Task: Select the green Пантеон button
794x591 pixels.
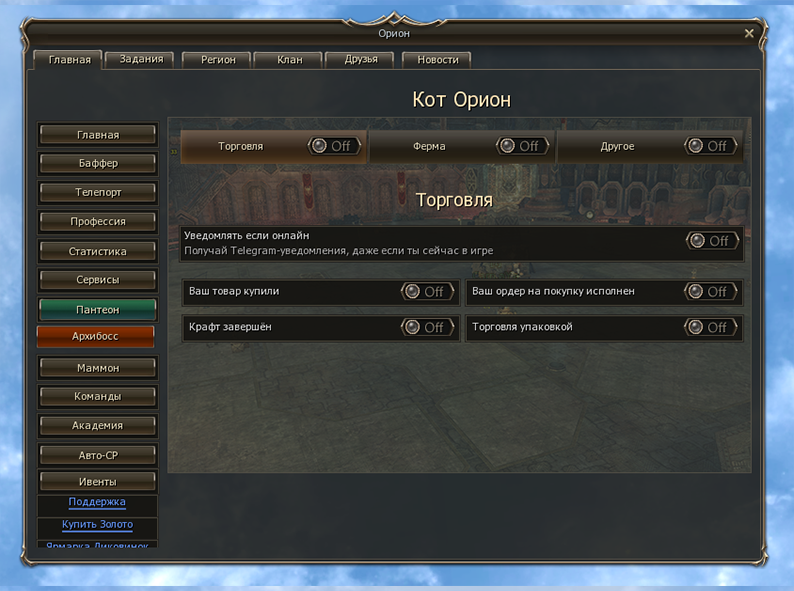Action: [98, 310]
